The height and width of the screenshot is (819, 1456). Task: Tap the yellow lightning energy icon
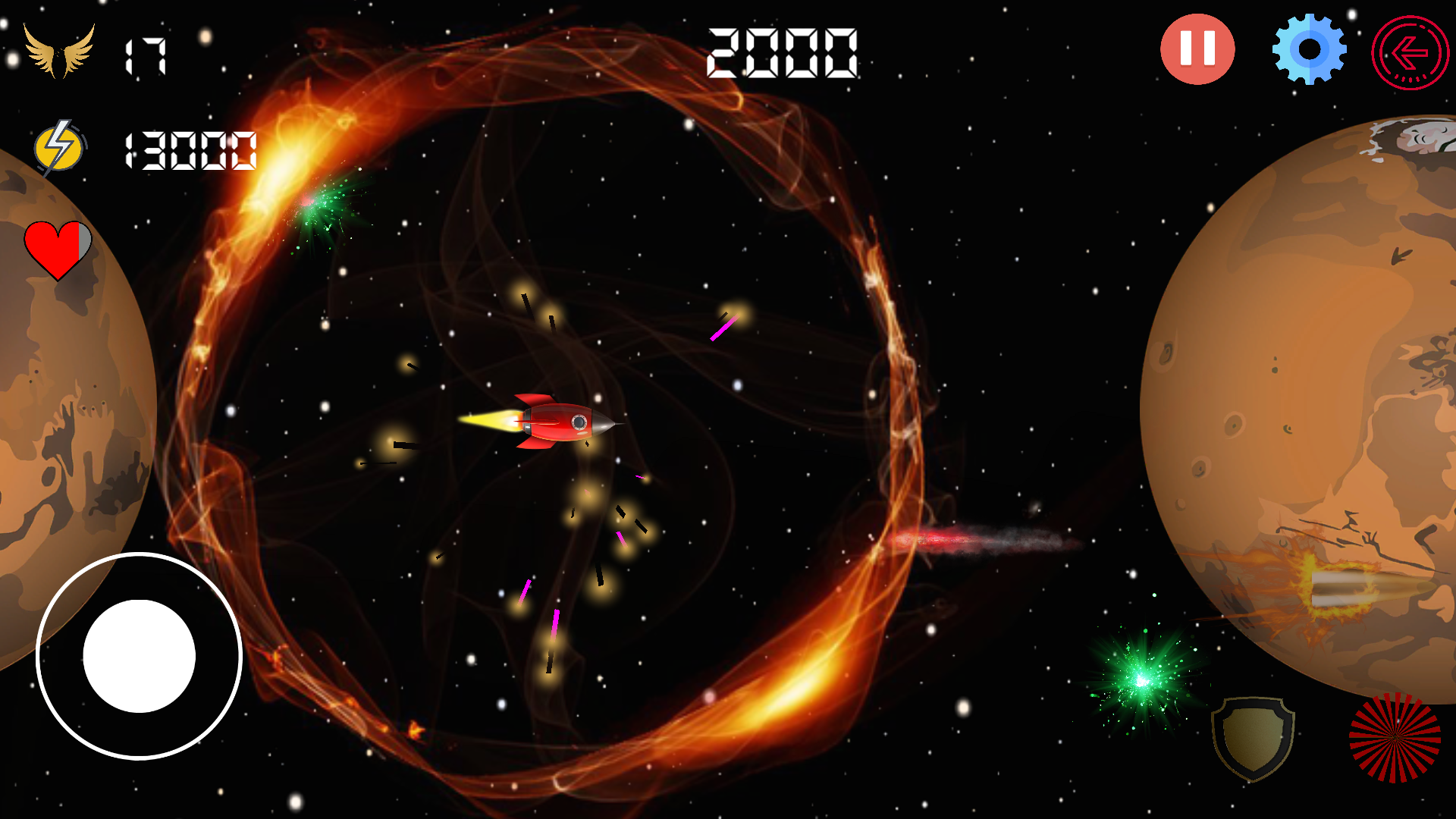point(57,148)
